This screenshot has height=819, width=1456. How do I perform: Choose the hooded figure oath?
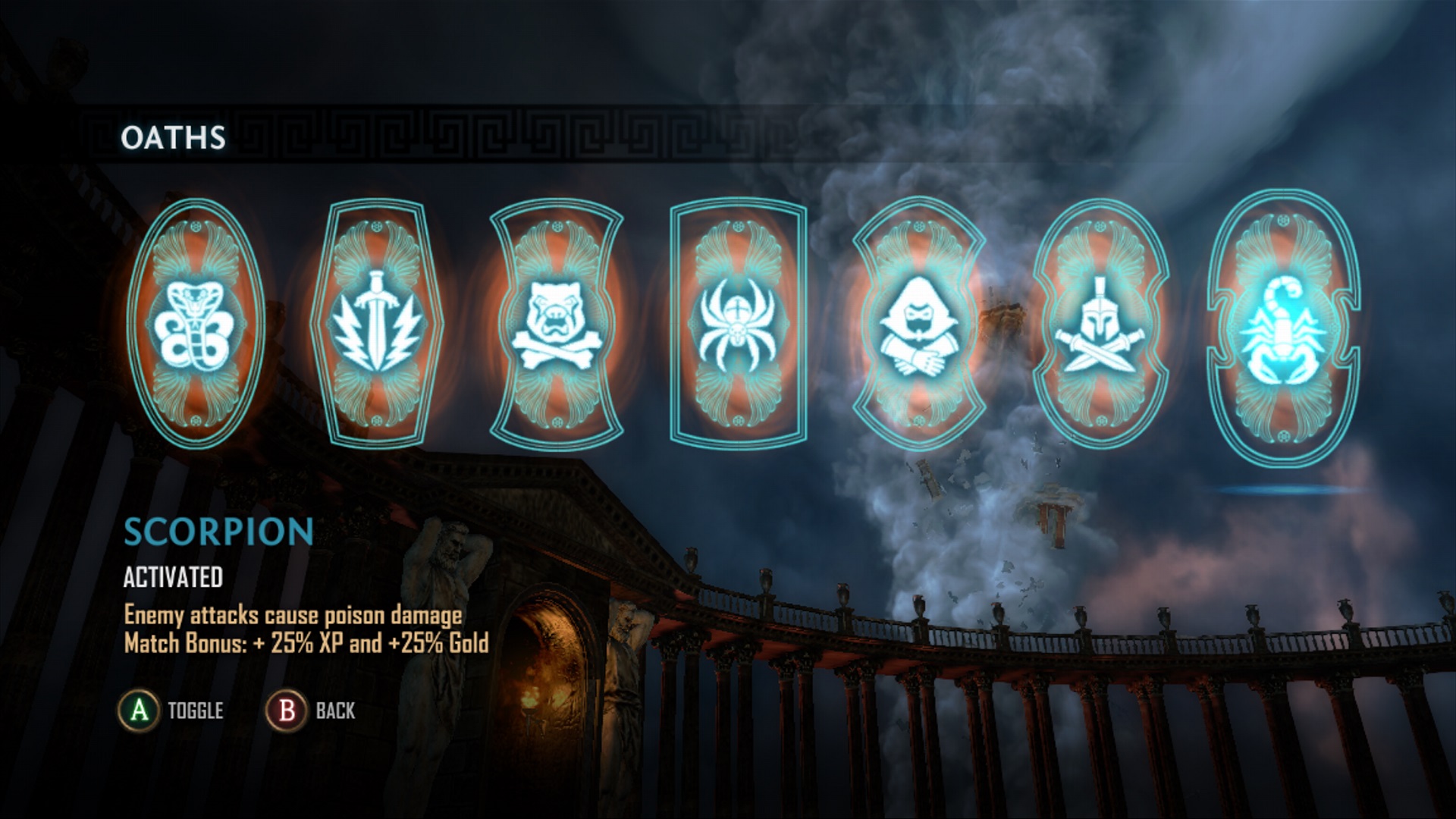(x=919, y=325)
